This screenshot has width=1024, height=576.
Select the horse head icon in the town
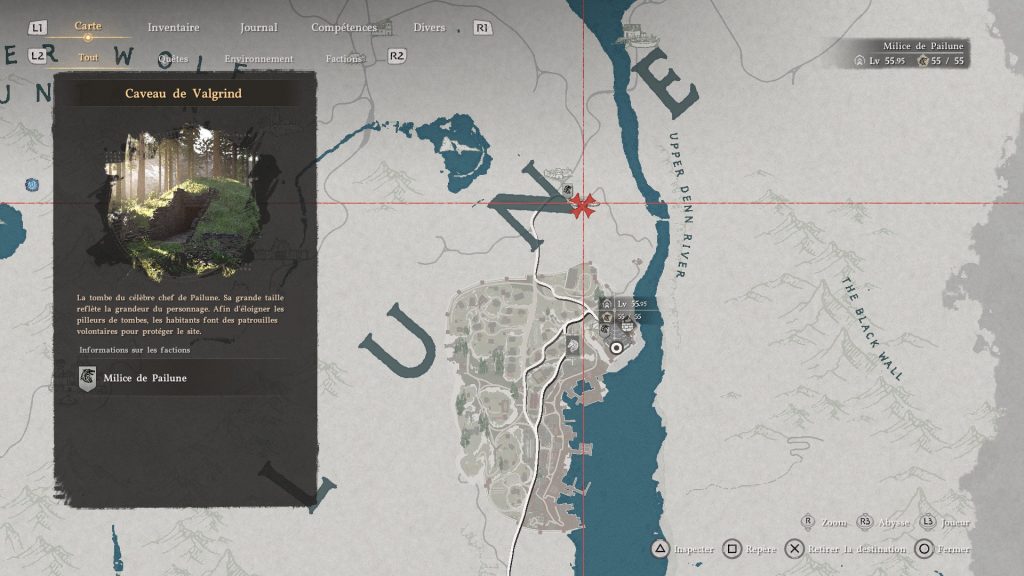572,345
